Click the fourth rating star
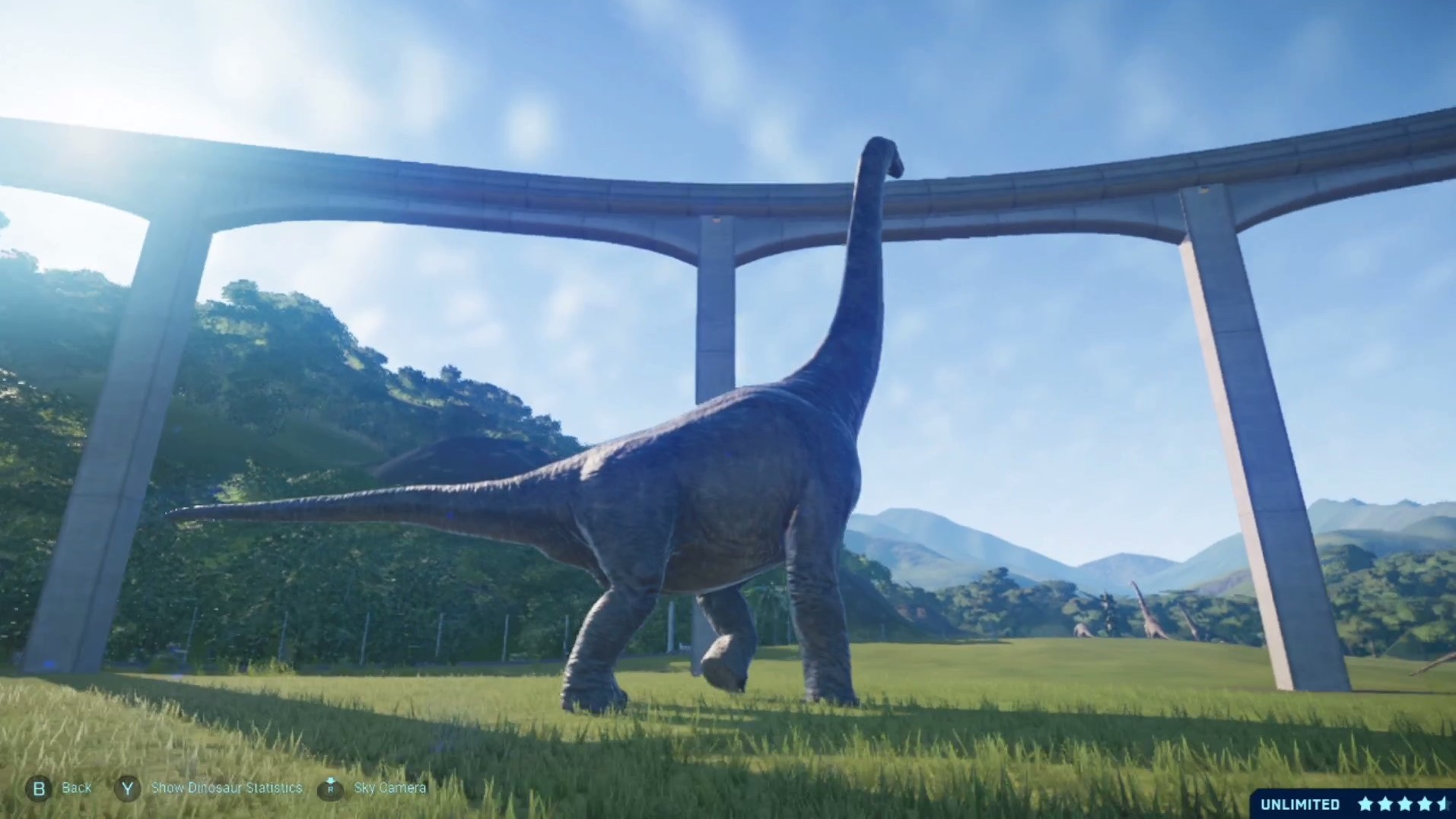This screenshot has height=819, width=1456. pyautogui.click(x=1426, y=804)
